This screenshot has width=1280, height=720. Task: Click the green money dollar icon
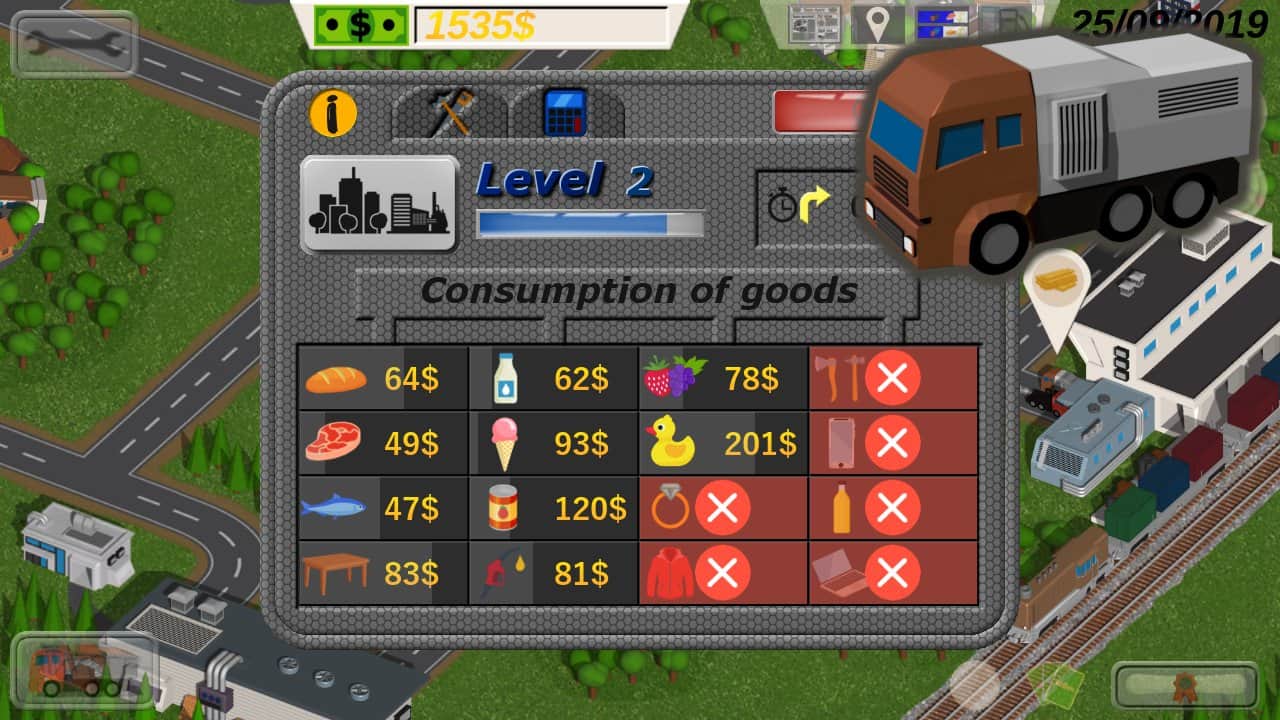(x=361, y=25)
